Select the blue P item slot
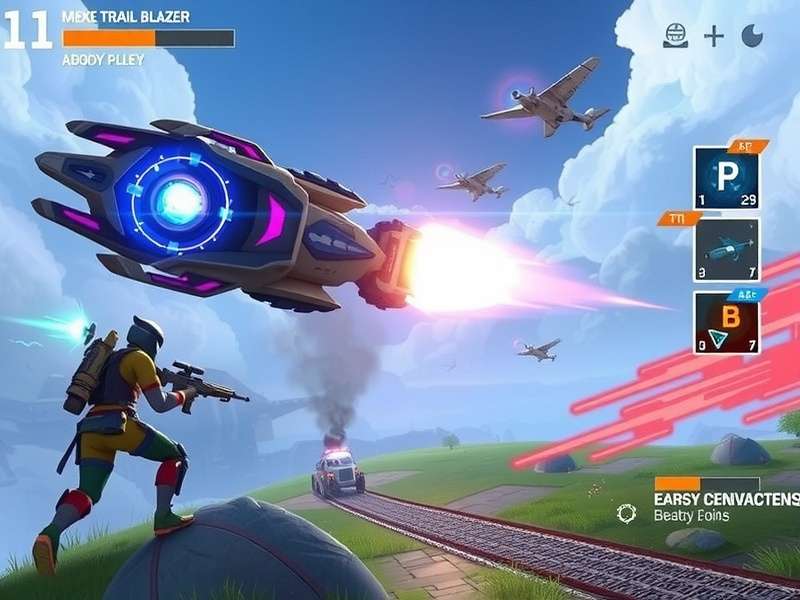800x600 pixels. 726,179
